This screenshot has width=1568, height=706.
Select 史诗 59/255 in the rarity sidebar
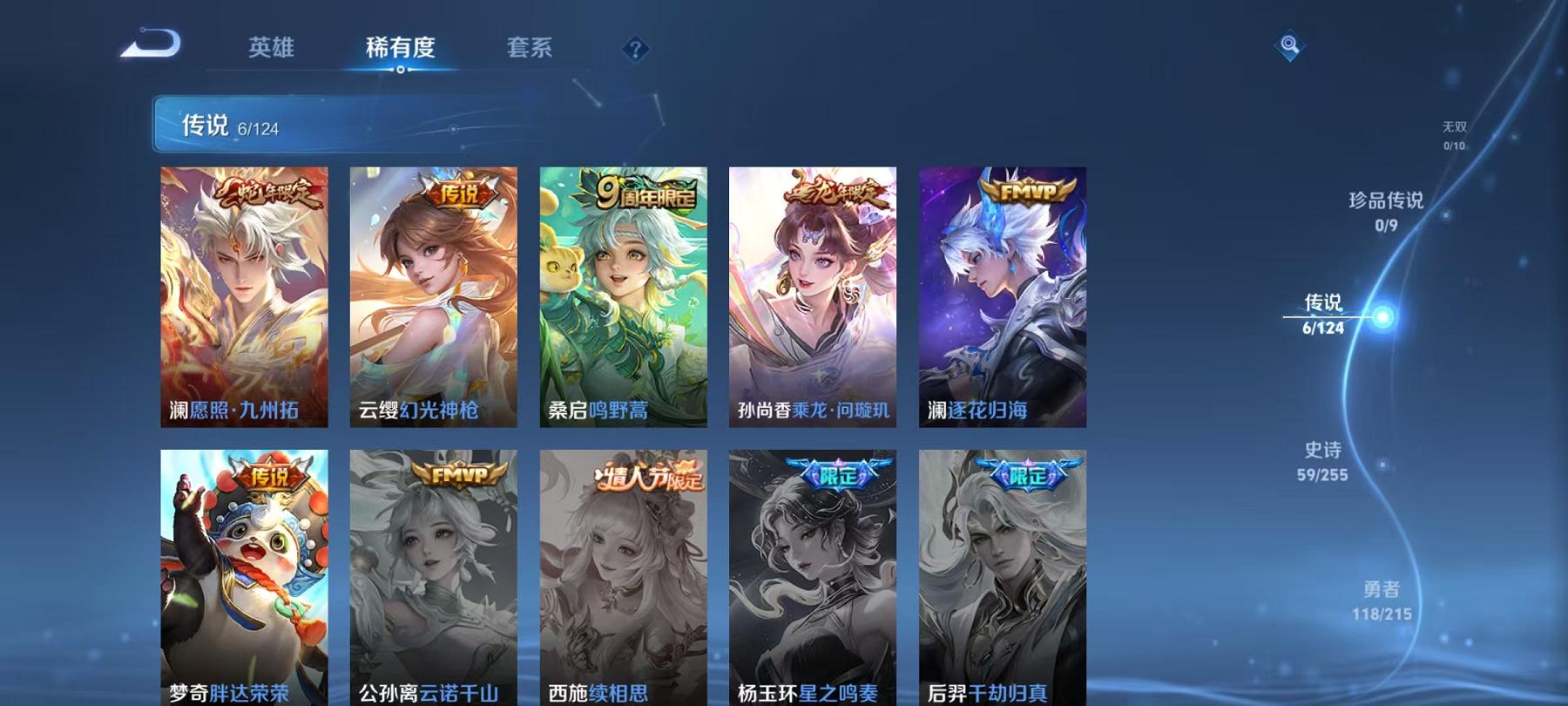point(1323,460)
